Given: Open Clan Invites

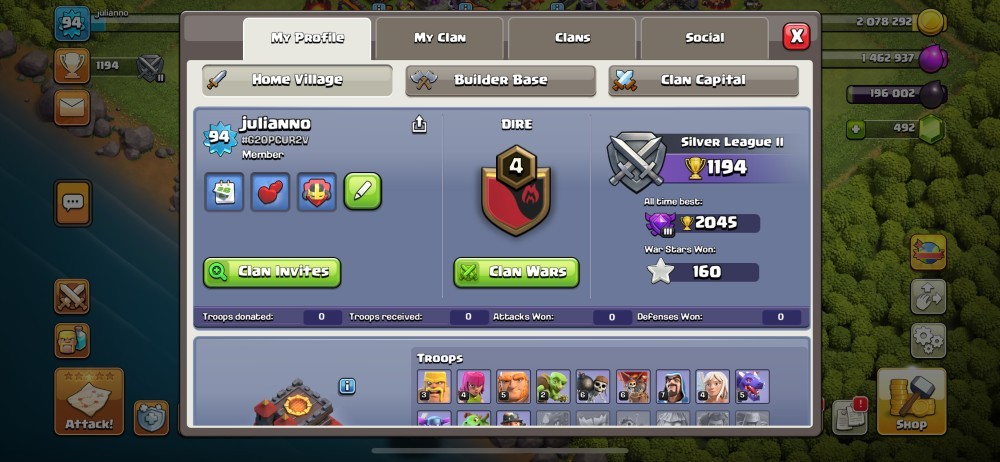Looking at the screenshot, I should pyautogui.click(x=272, y=272).
